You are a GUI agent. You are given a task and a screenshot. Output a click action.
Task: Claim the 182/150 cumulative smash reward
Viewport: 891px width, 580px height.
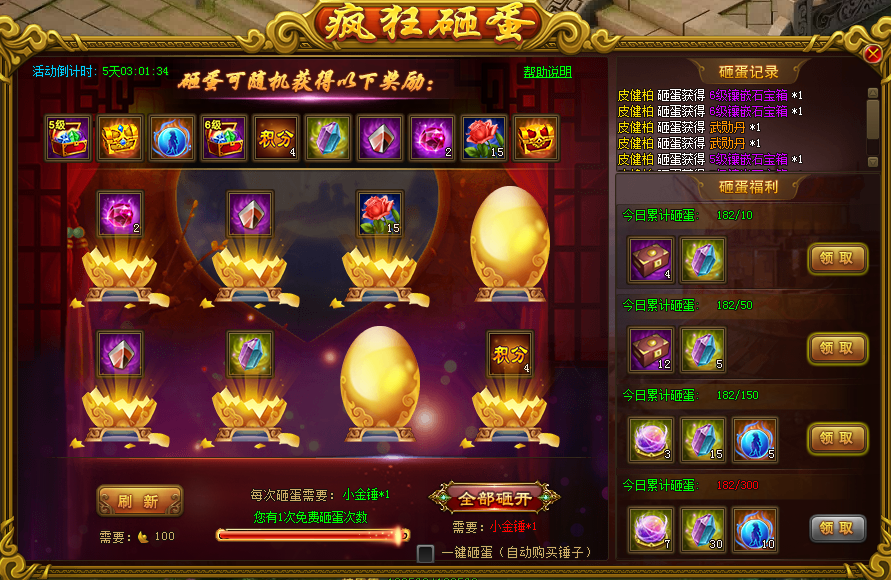(x=837, y=438)
